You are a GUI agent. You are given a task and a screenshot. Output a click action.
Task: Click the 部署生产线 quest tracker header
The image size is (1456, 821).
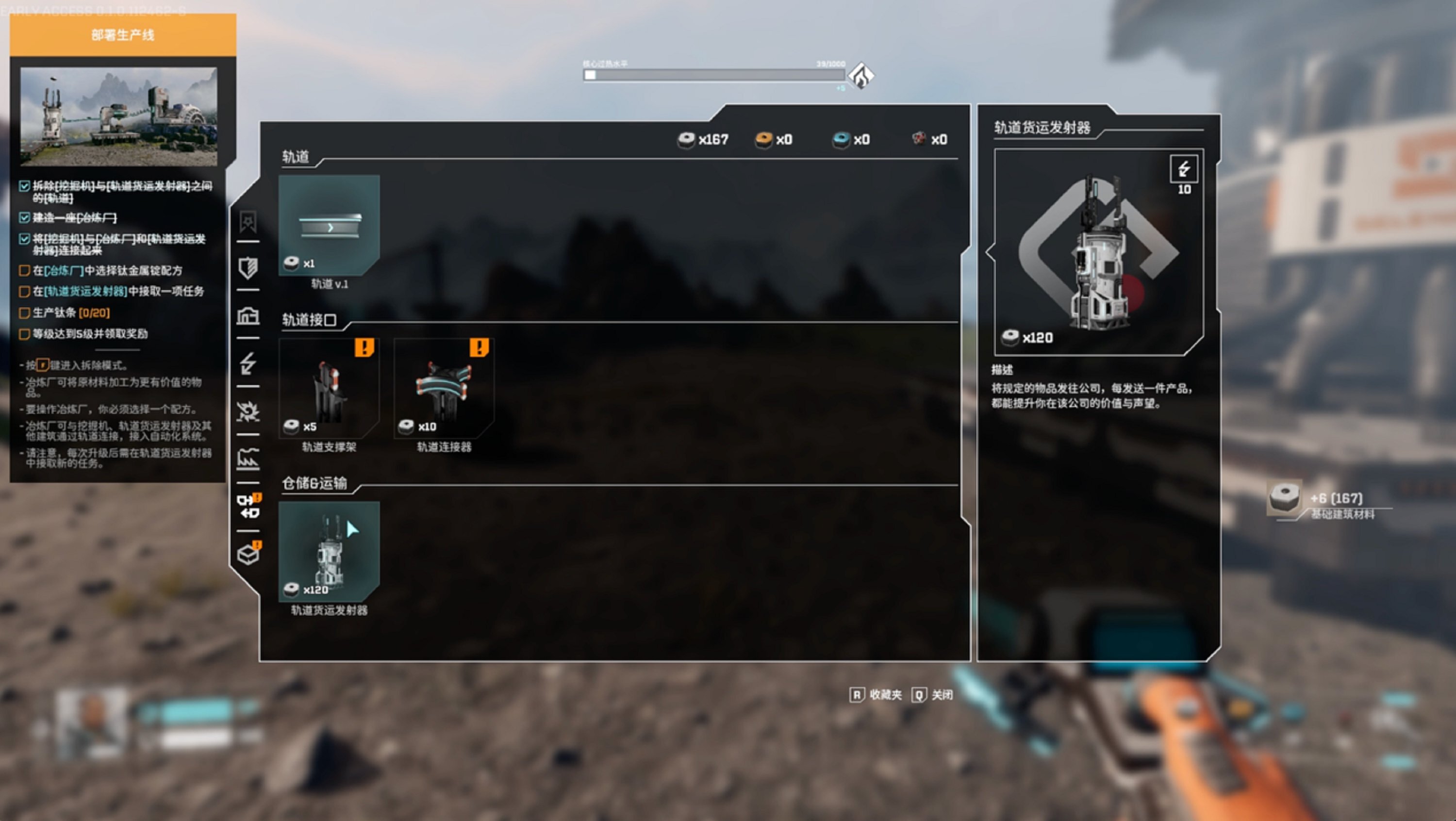click(x=123, y=35)
